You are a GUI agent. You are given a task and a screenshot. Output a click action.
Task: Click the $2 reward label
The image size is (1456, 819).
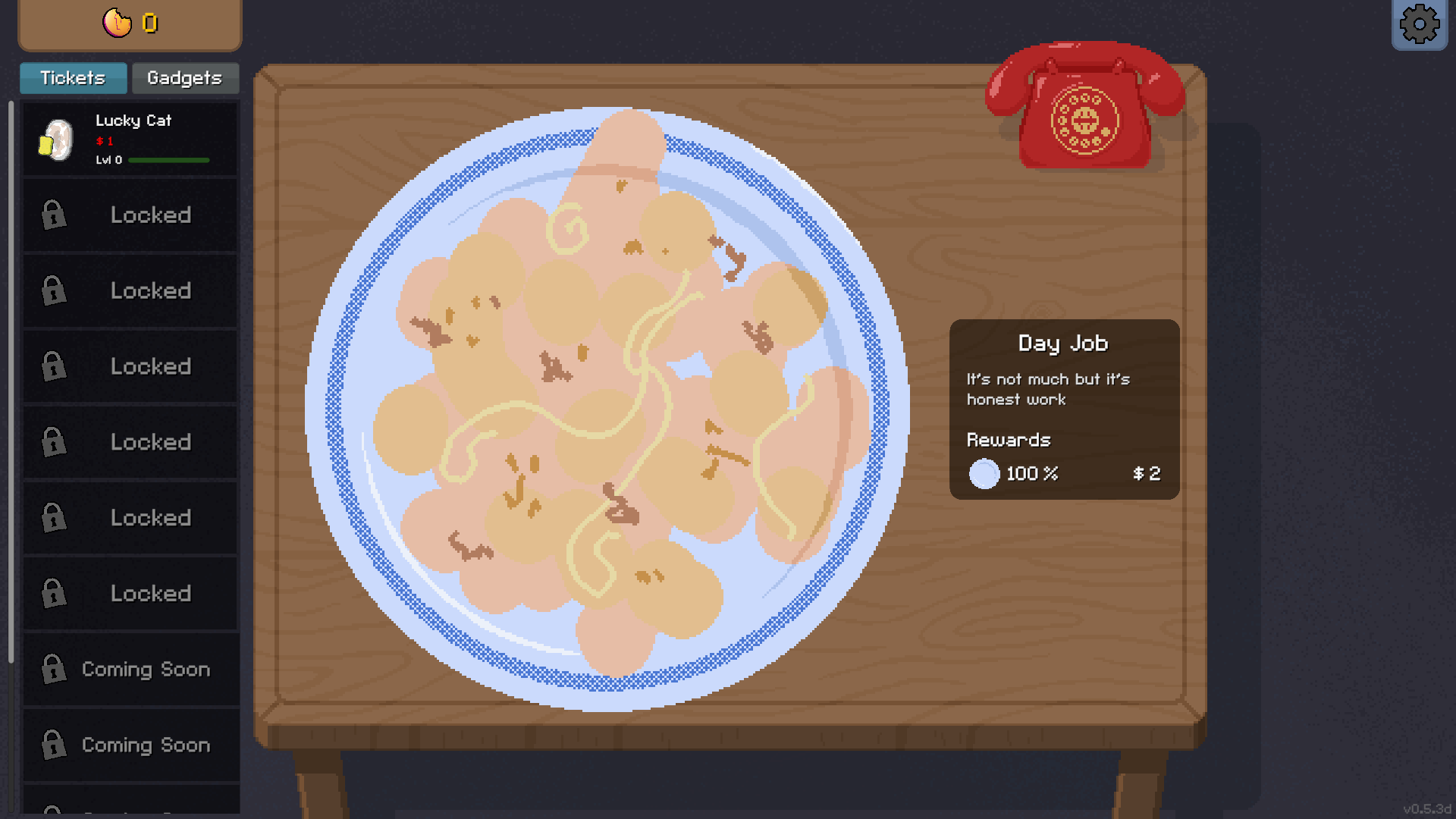pyautogui.click(x=1146, y=474)
